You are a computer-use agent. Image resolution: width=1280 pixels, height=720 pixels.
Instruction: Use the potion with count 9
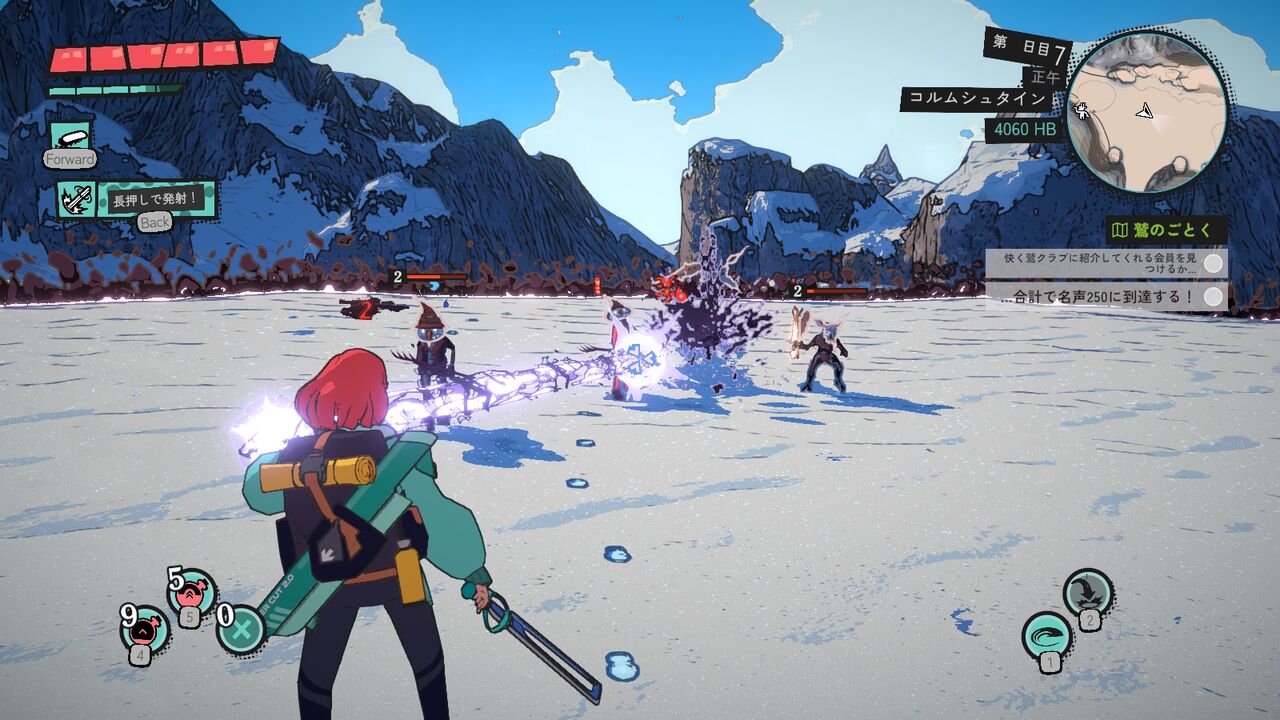tap(146, 630)
